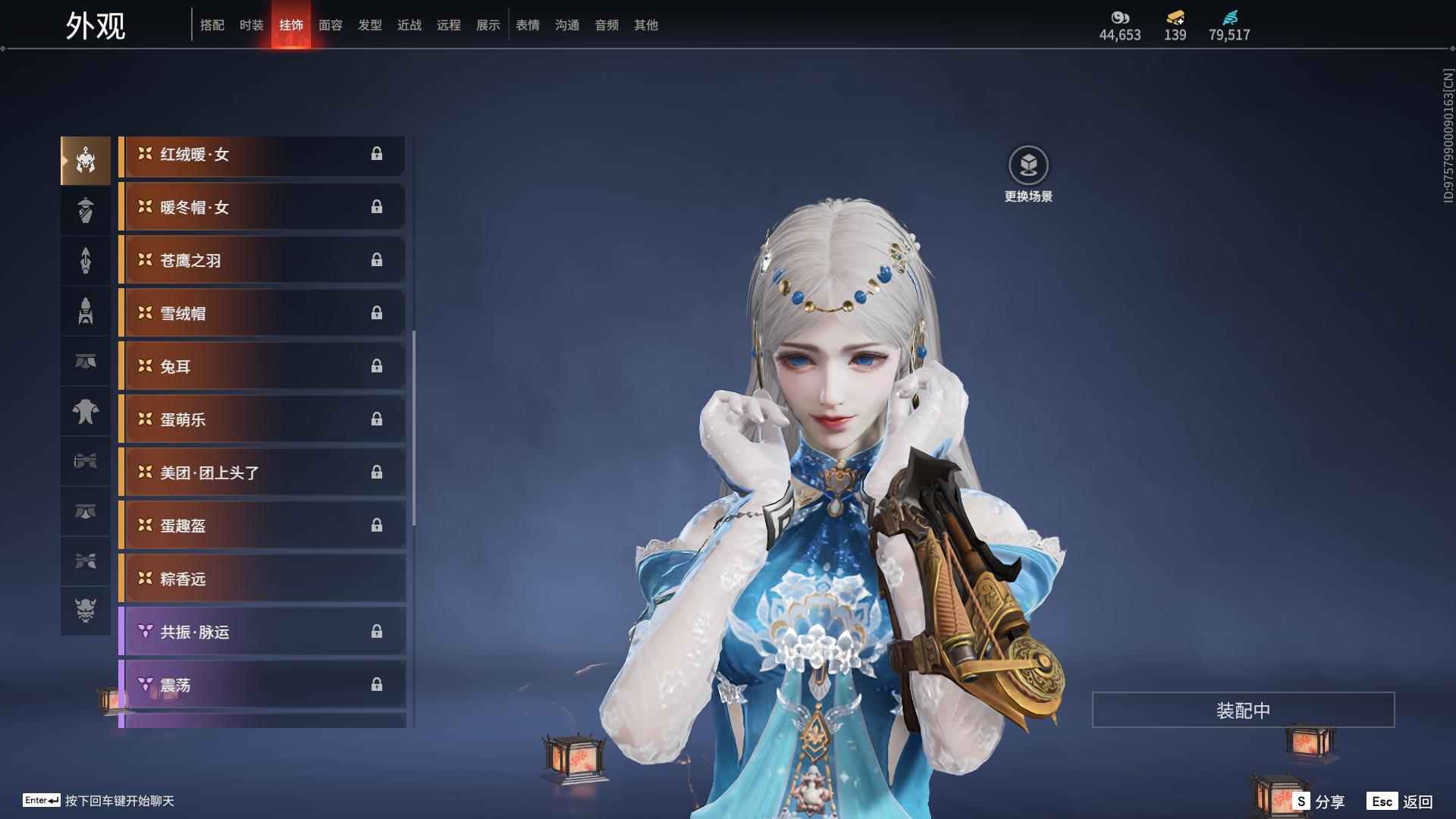
Task: Open the 搭配 tab
Action: tap(212, 25)
